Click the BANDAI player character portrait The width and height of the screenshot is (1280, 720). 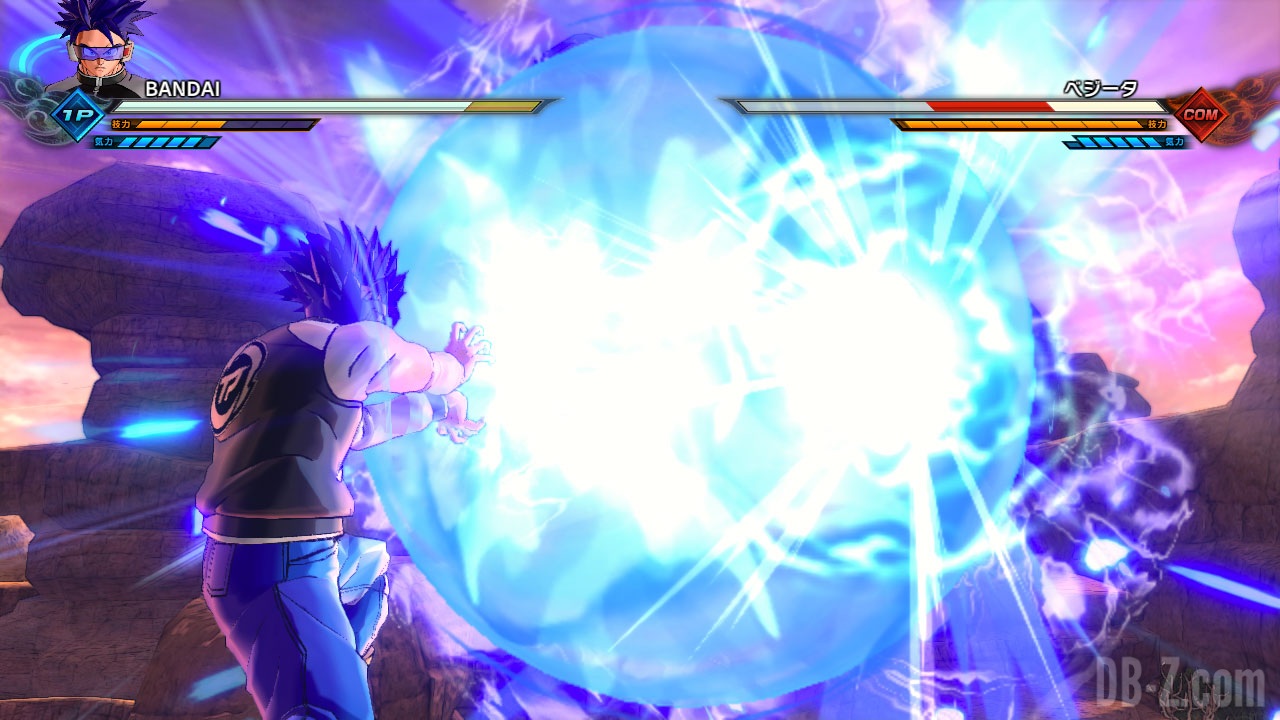pos(98,50)
